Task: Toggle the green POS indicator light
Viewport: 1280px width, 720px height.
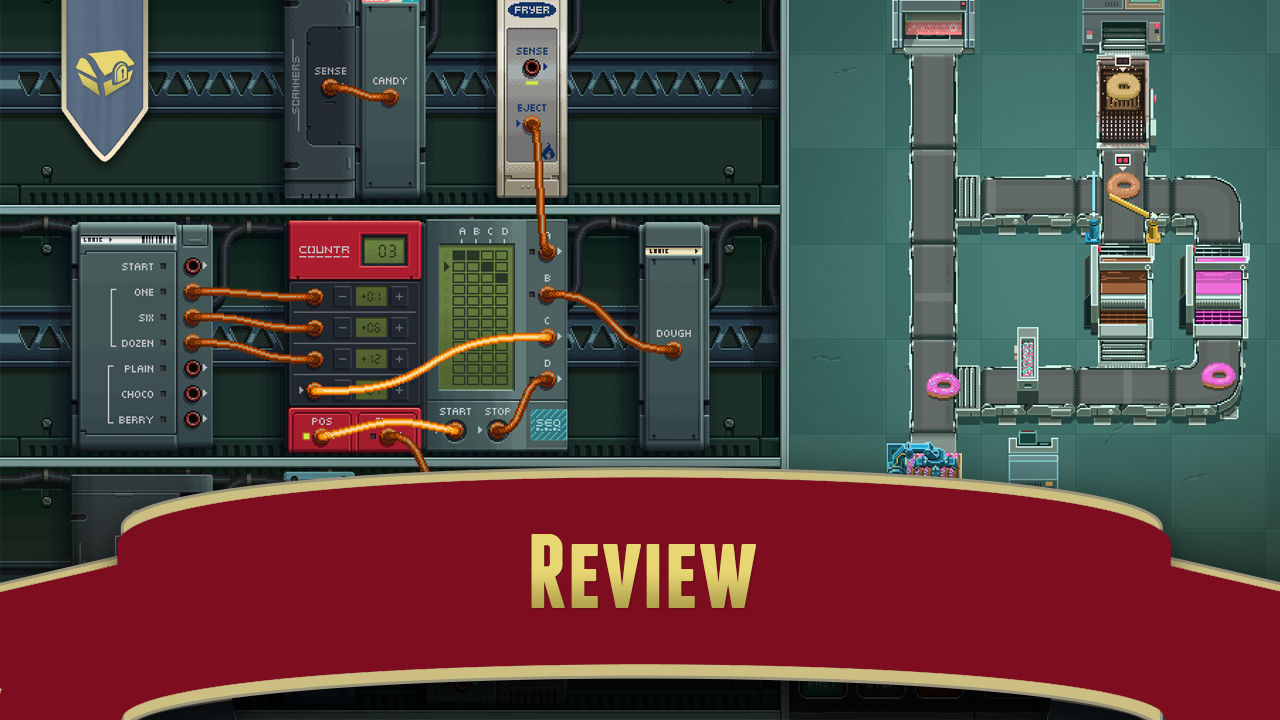Action: [304, 435]
